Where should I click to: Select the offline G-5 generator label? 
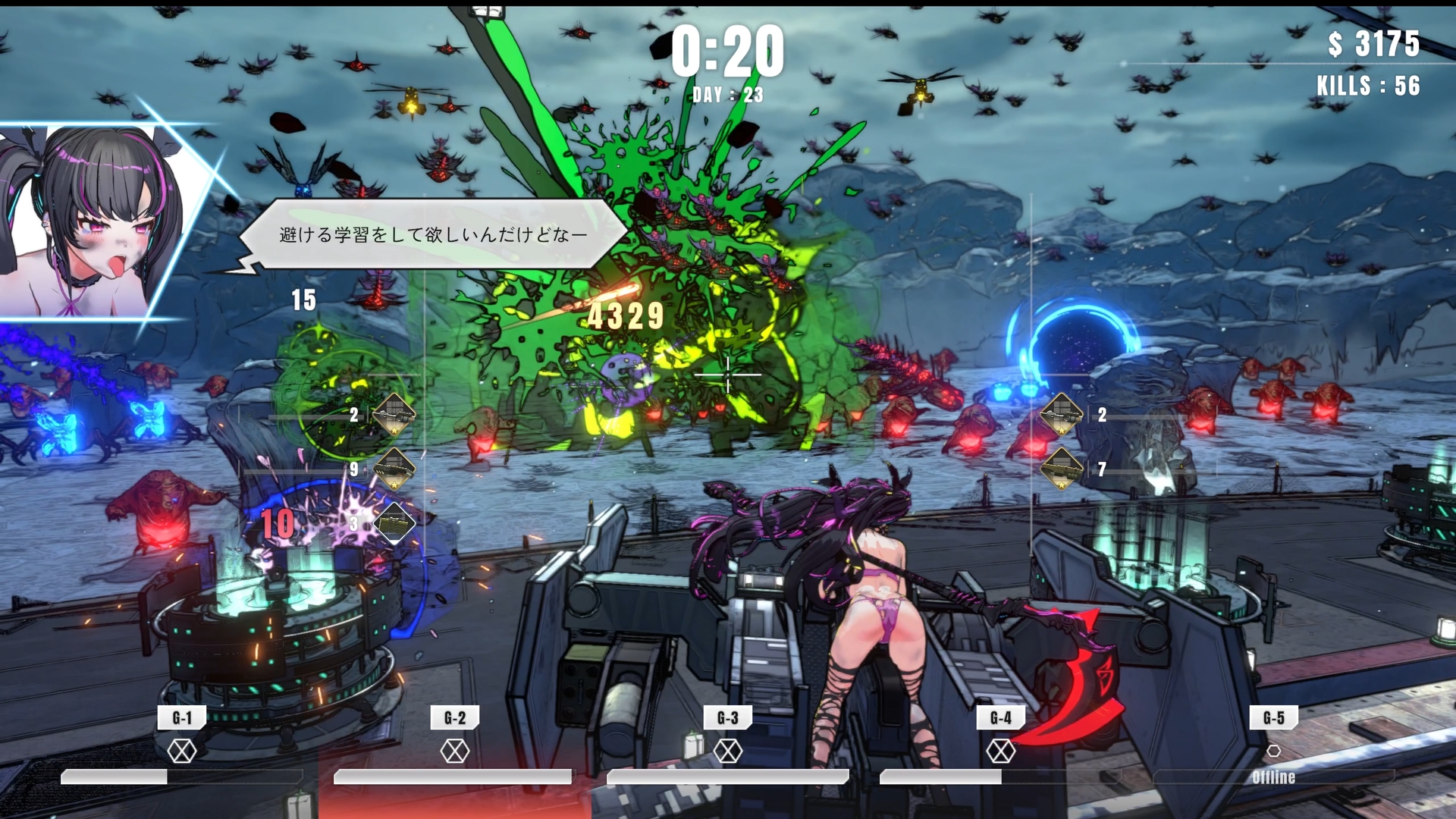tap(1274, 717)
